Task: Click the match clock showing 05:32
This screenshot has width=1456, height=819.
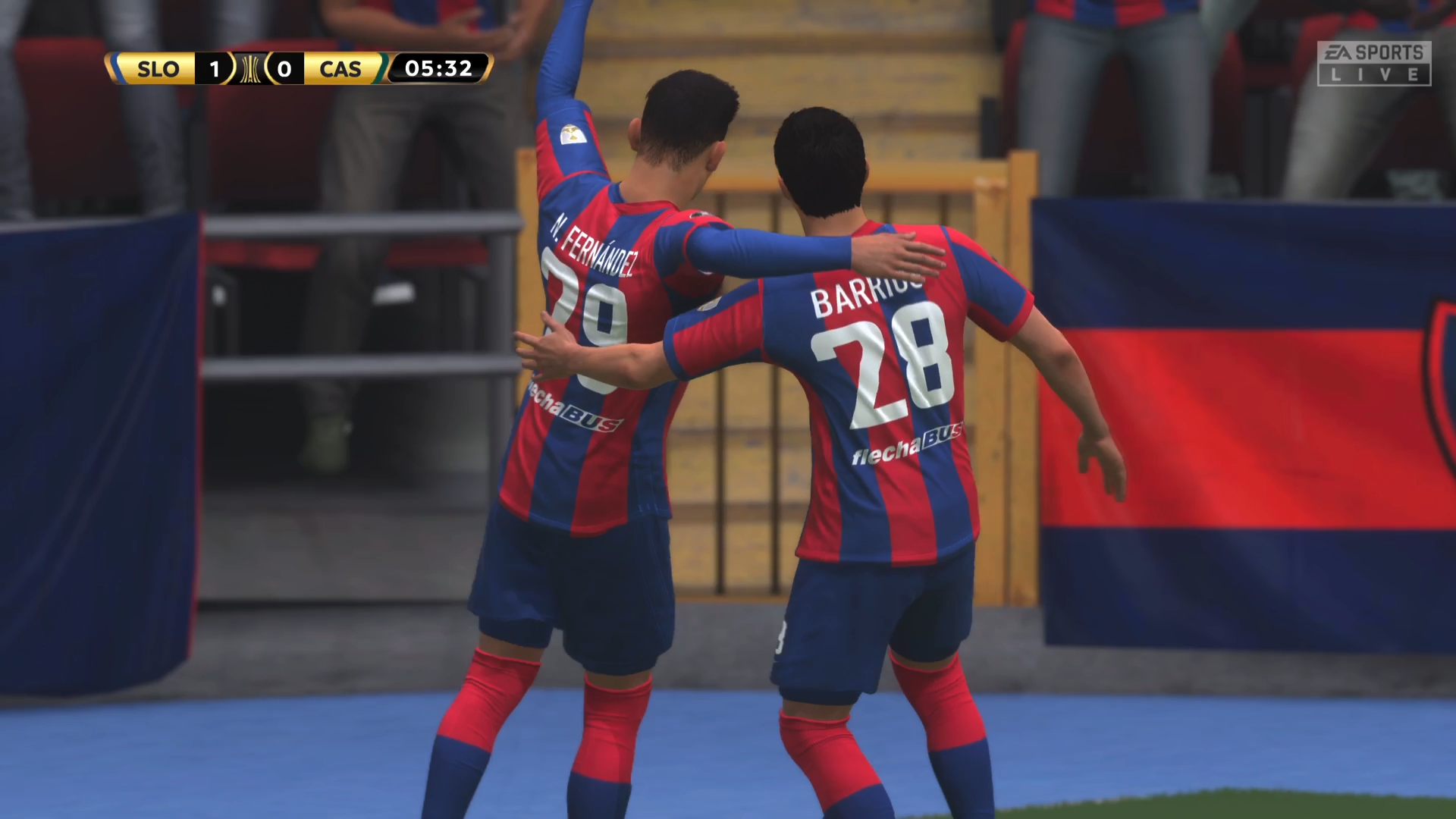Action: coord(438,69)
